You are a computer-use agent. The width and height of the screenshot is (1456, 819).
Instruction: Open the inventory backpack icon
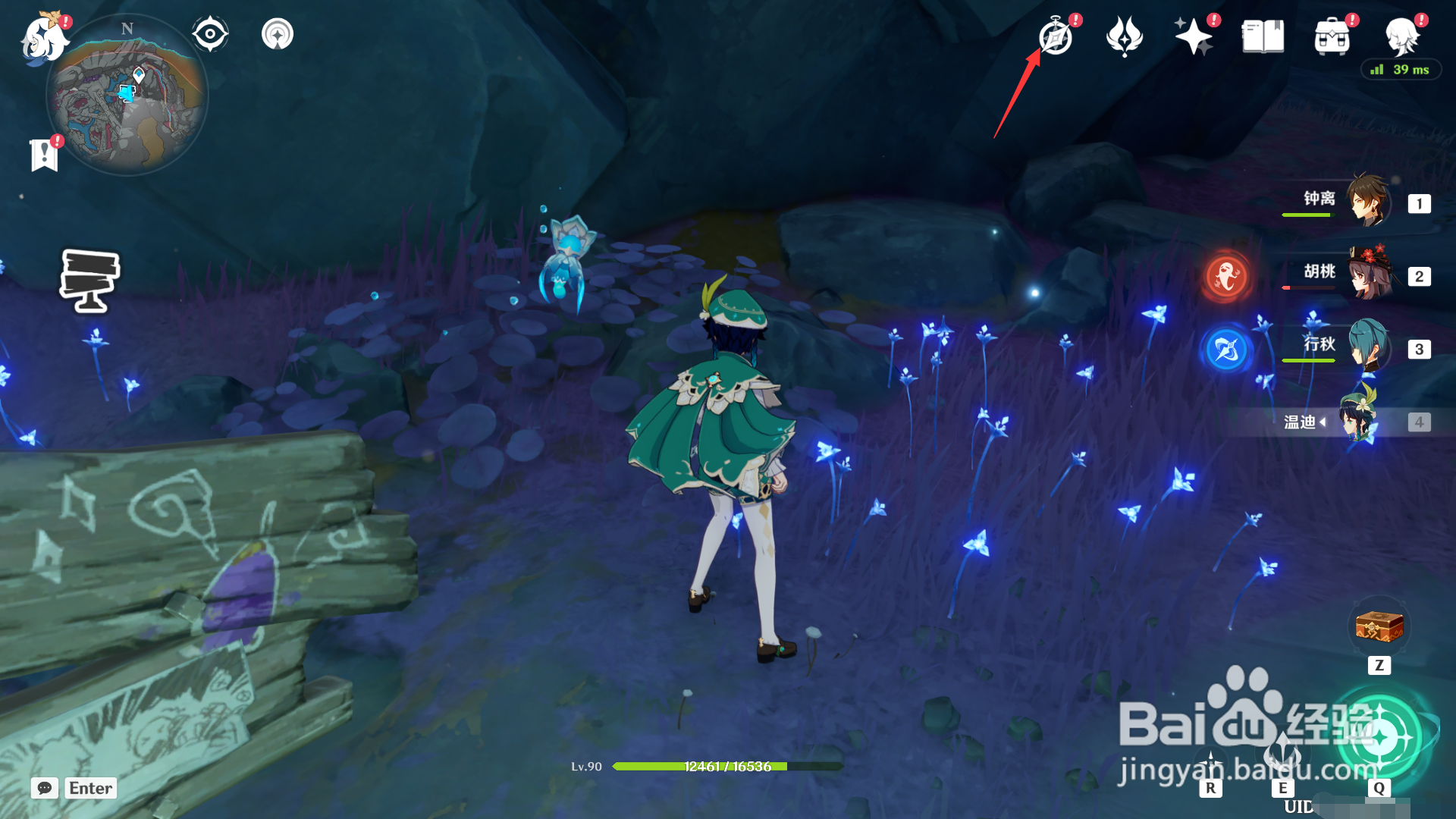(1332, 36)
